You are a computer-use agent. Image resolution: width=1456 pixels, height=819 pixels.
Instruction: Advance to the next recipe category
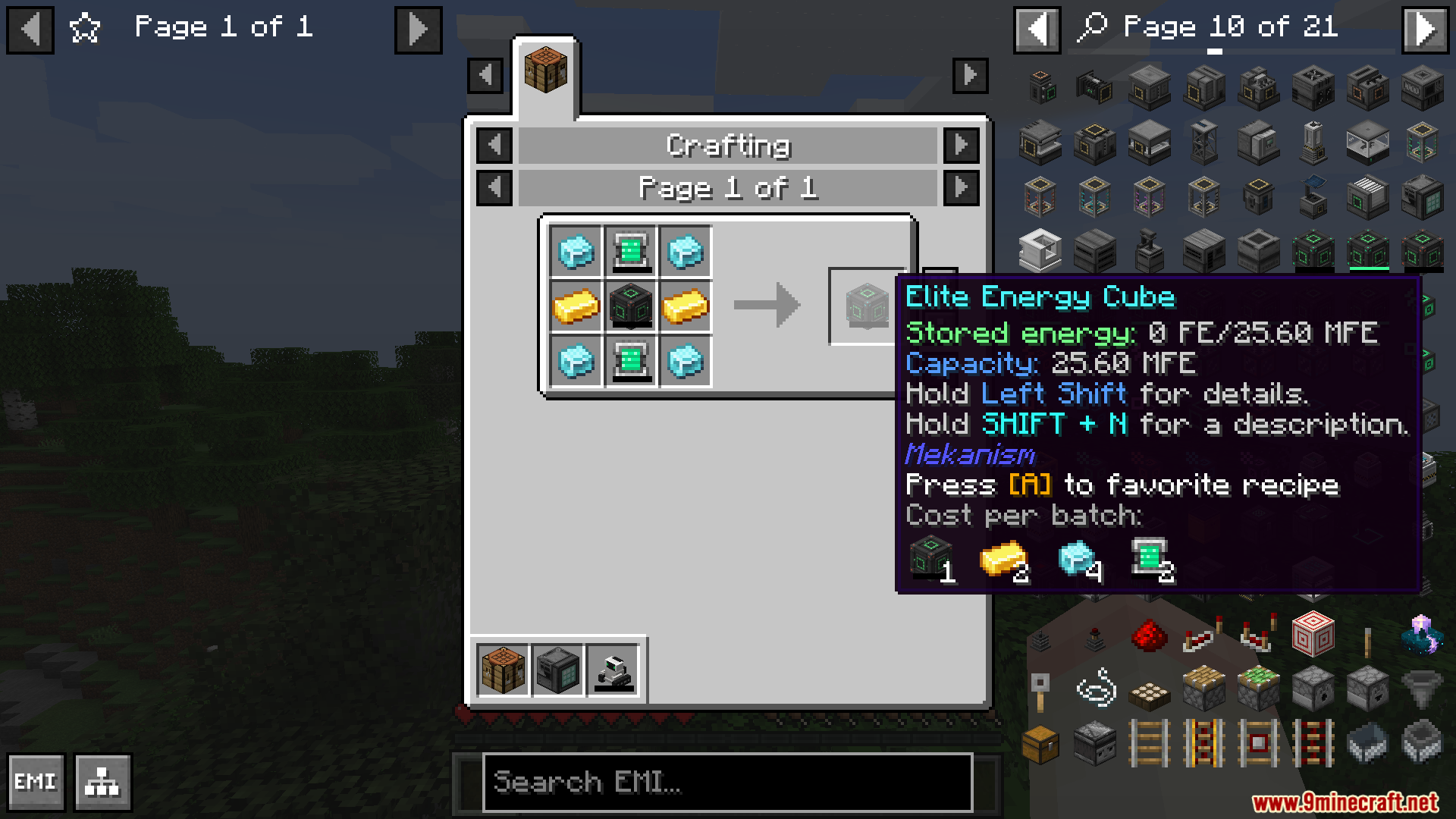[x=962, y=145]
